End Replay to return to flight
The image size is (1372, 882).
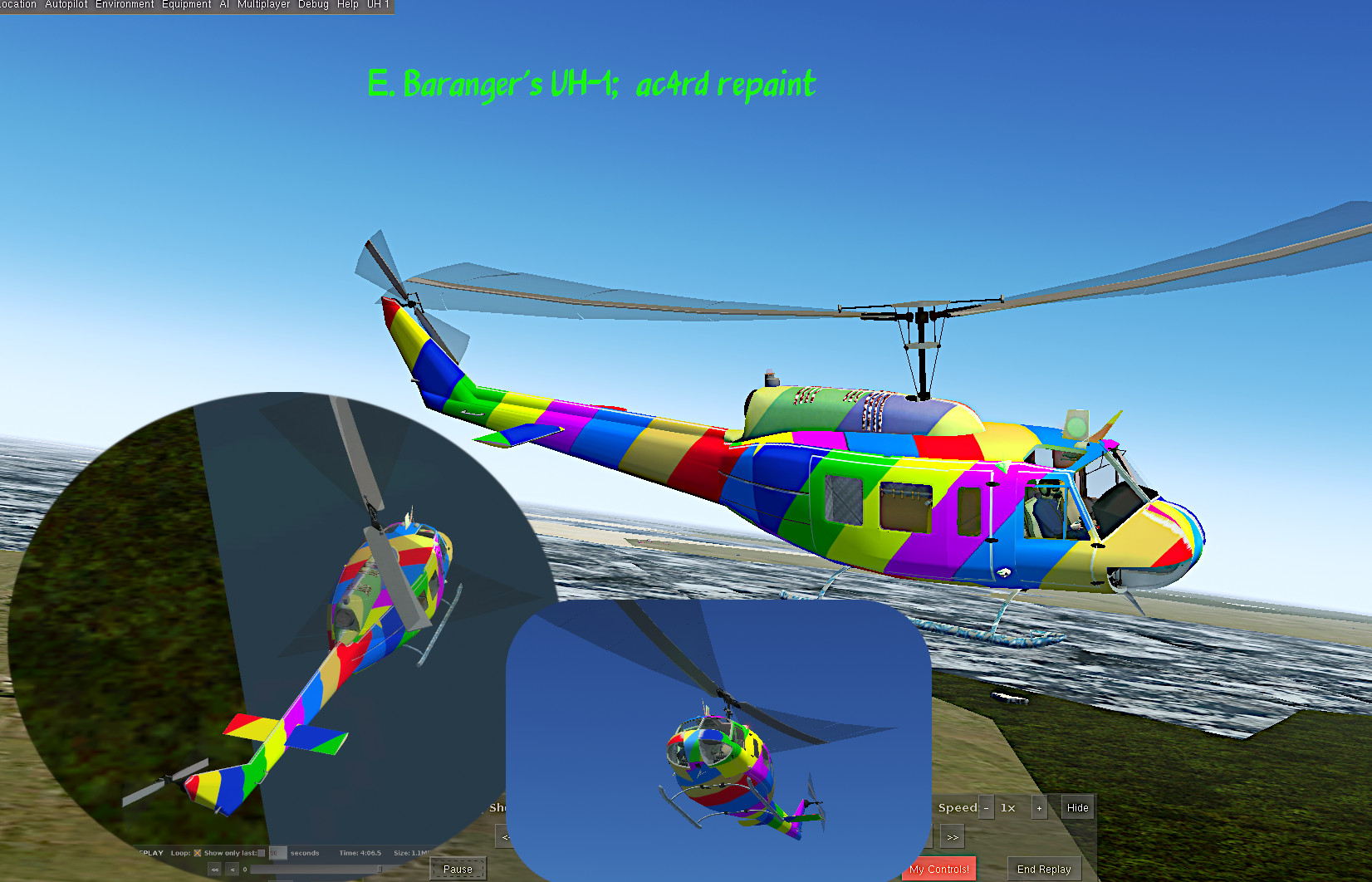tap(1045, 868)
